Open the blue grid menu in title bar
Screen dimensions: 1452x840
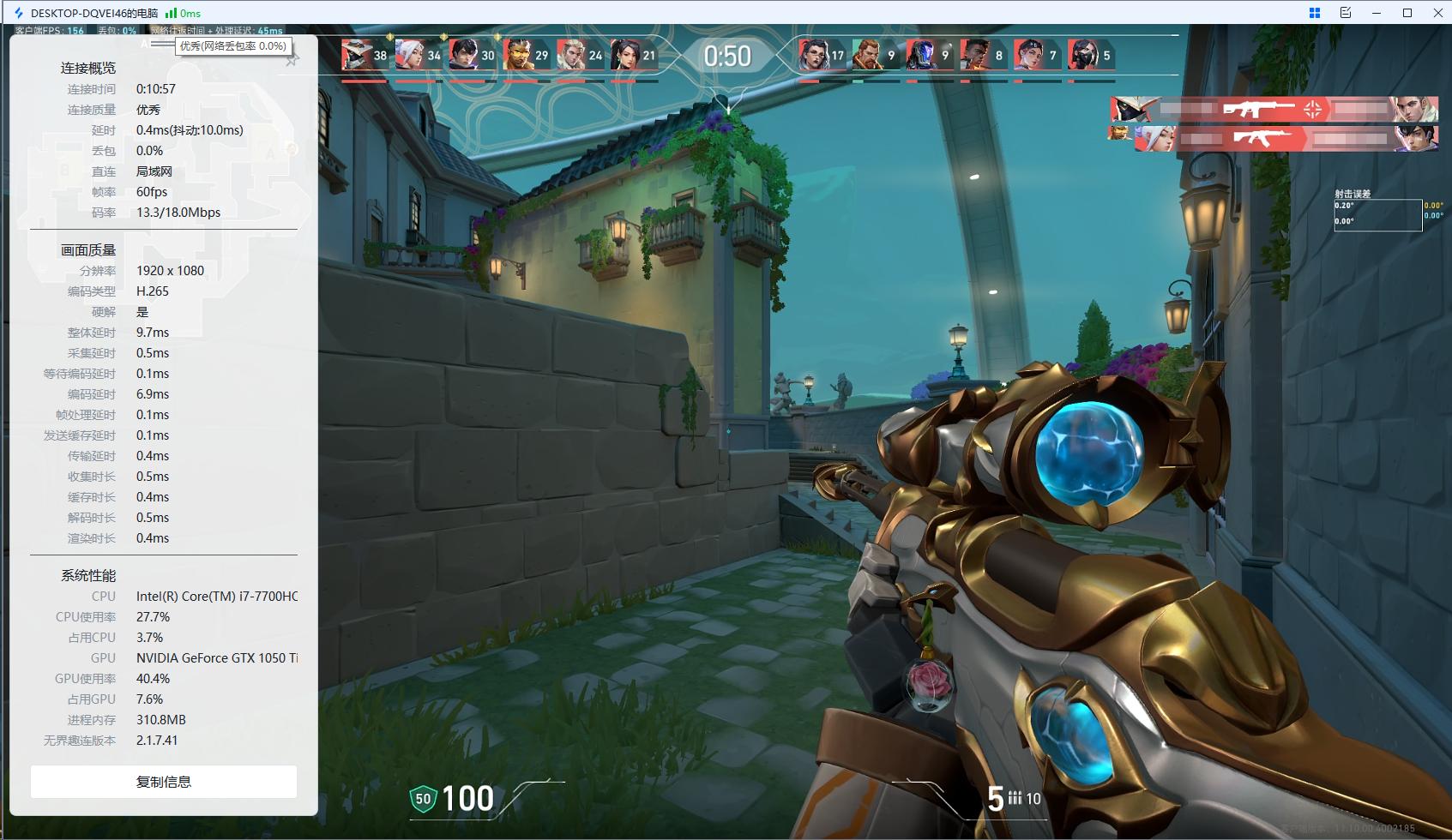click(1314, 13)
